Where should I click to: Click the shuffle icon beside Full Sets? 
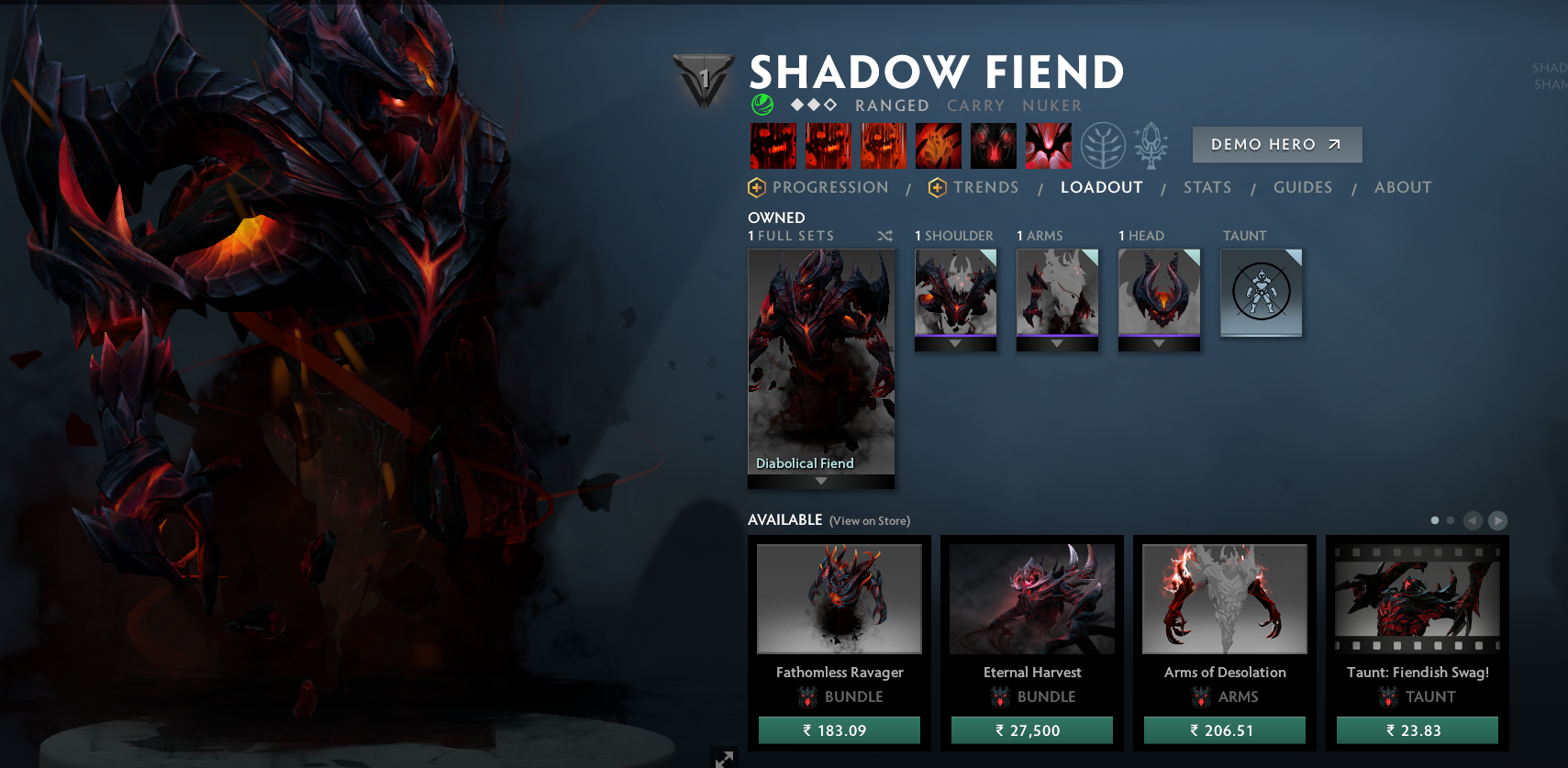click(884, 235)
